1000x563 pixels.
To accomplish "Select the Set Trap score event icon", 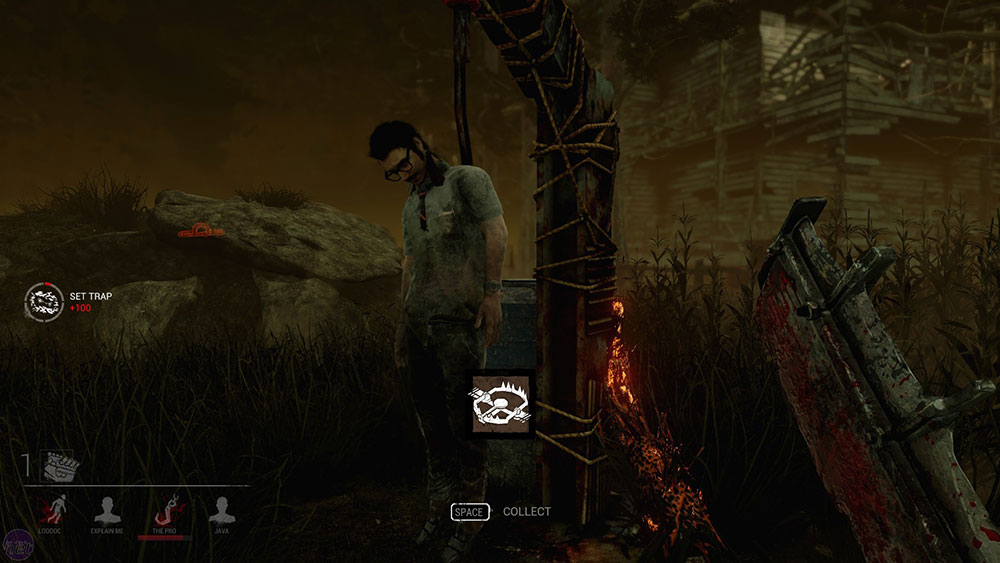I will pos(45,300).
